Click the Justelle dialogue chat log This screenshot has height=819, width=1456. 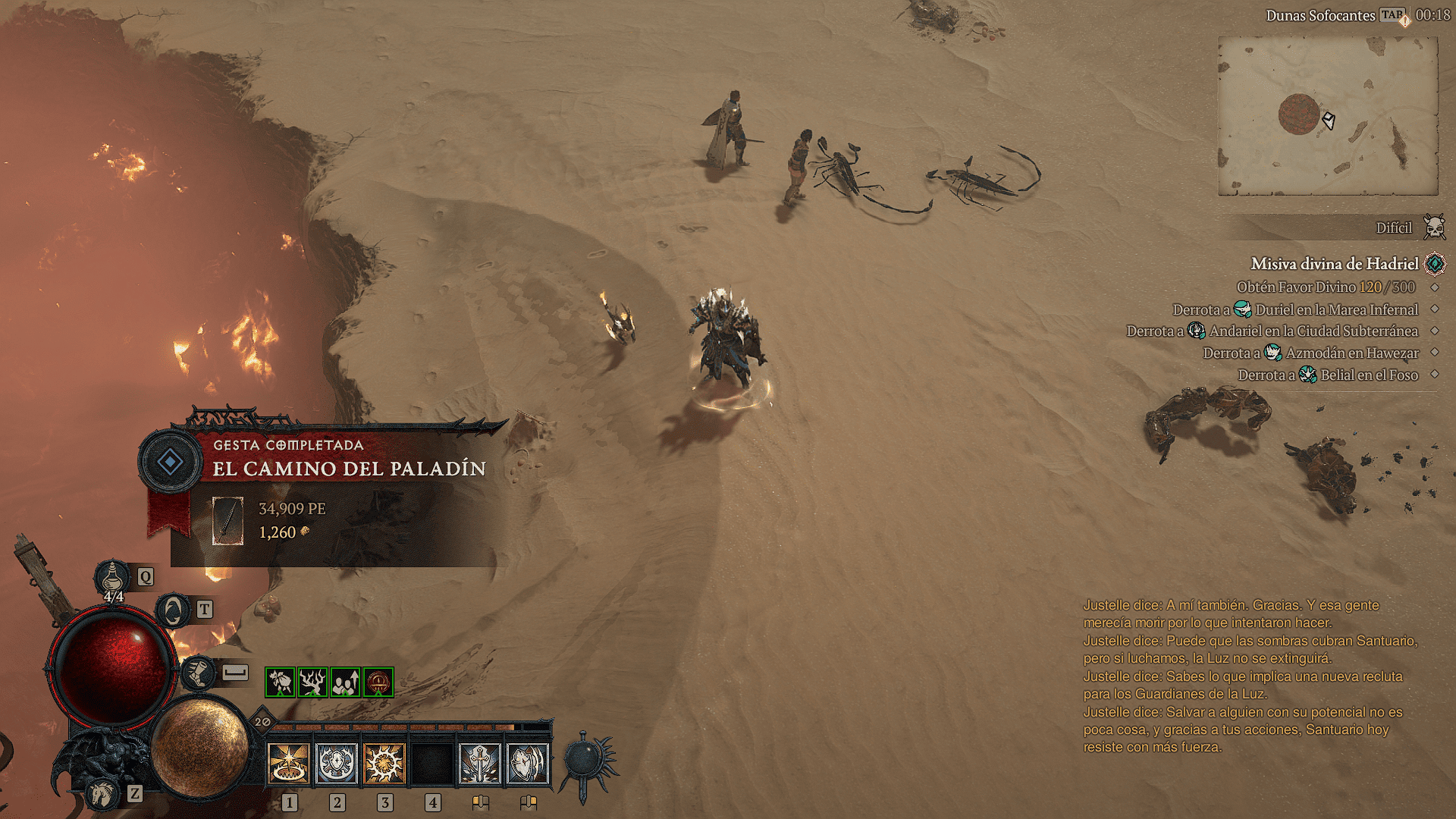click(1249, 676)
